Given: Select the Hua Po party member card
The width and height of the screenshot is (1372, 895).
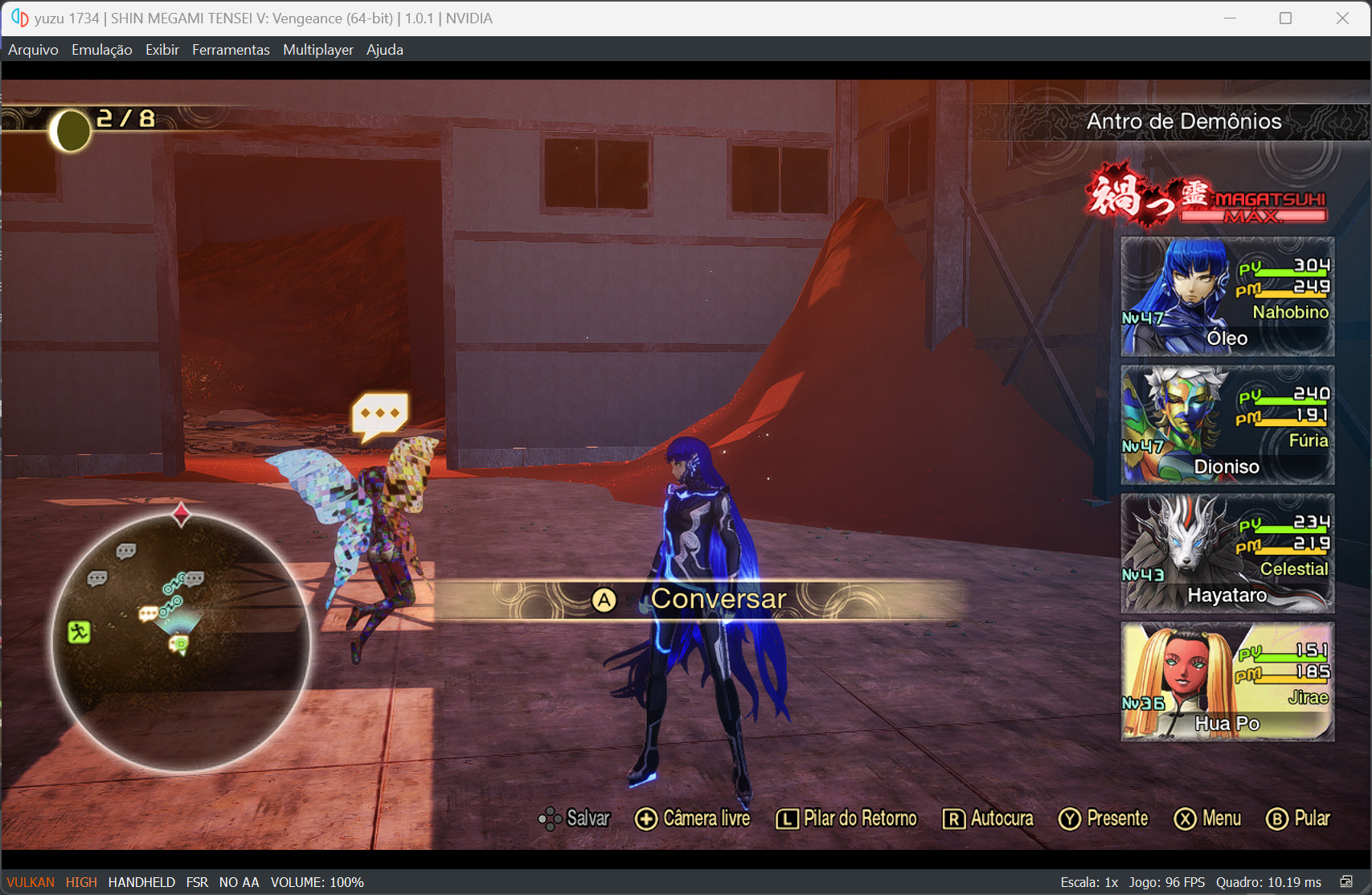Looking at the screenshot, I should [1227, 682].
